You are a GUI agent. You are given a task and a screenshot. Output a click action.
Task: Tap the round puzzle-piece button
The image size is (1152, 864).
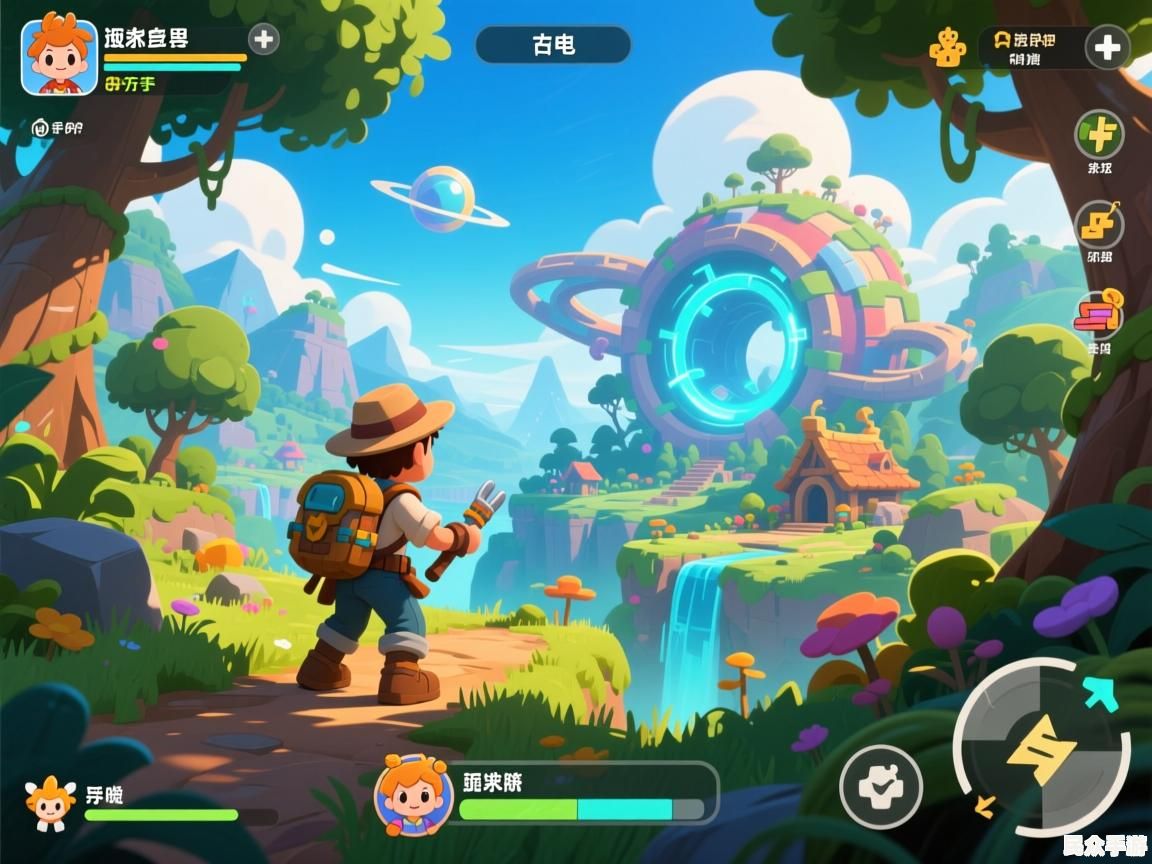(880, 787)
